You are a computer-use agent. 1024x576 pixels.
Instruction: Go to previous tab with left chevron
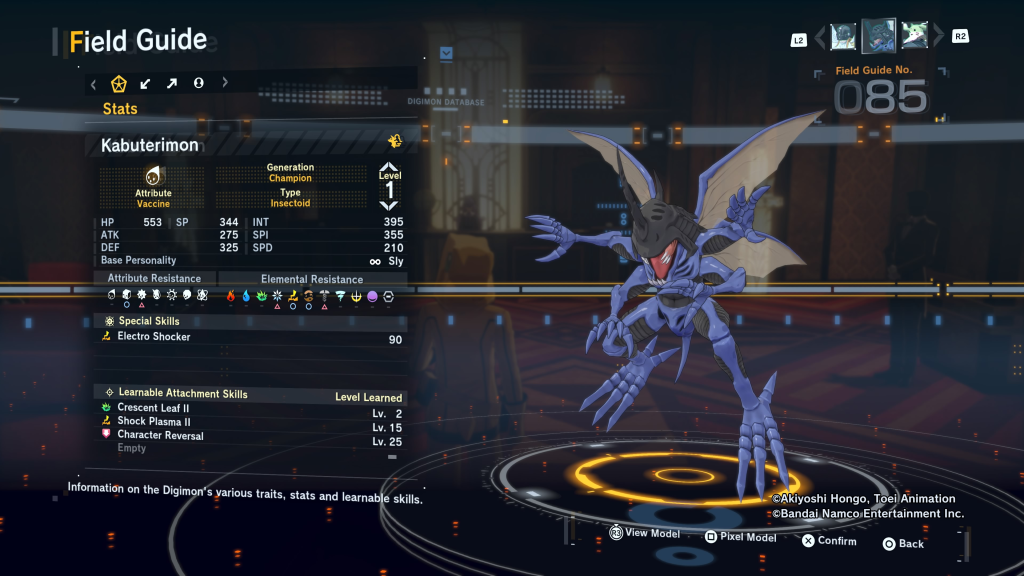(x=93, y=84)
